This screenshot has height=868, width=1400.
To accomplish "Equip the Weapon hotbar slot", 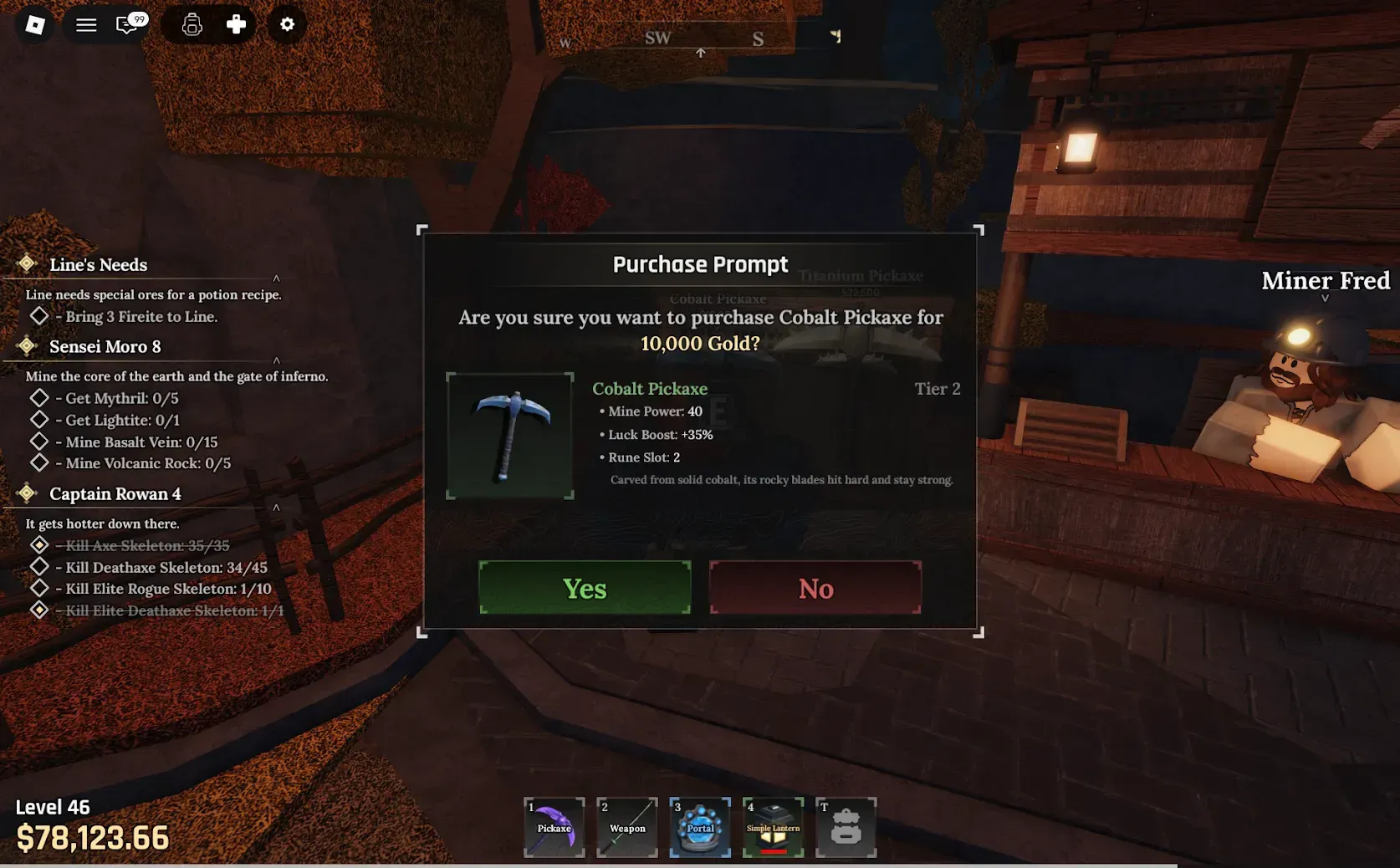I will click(627, 827).
